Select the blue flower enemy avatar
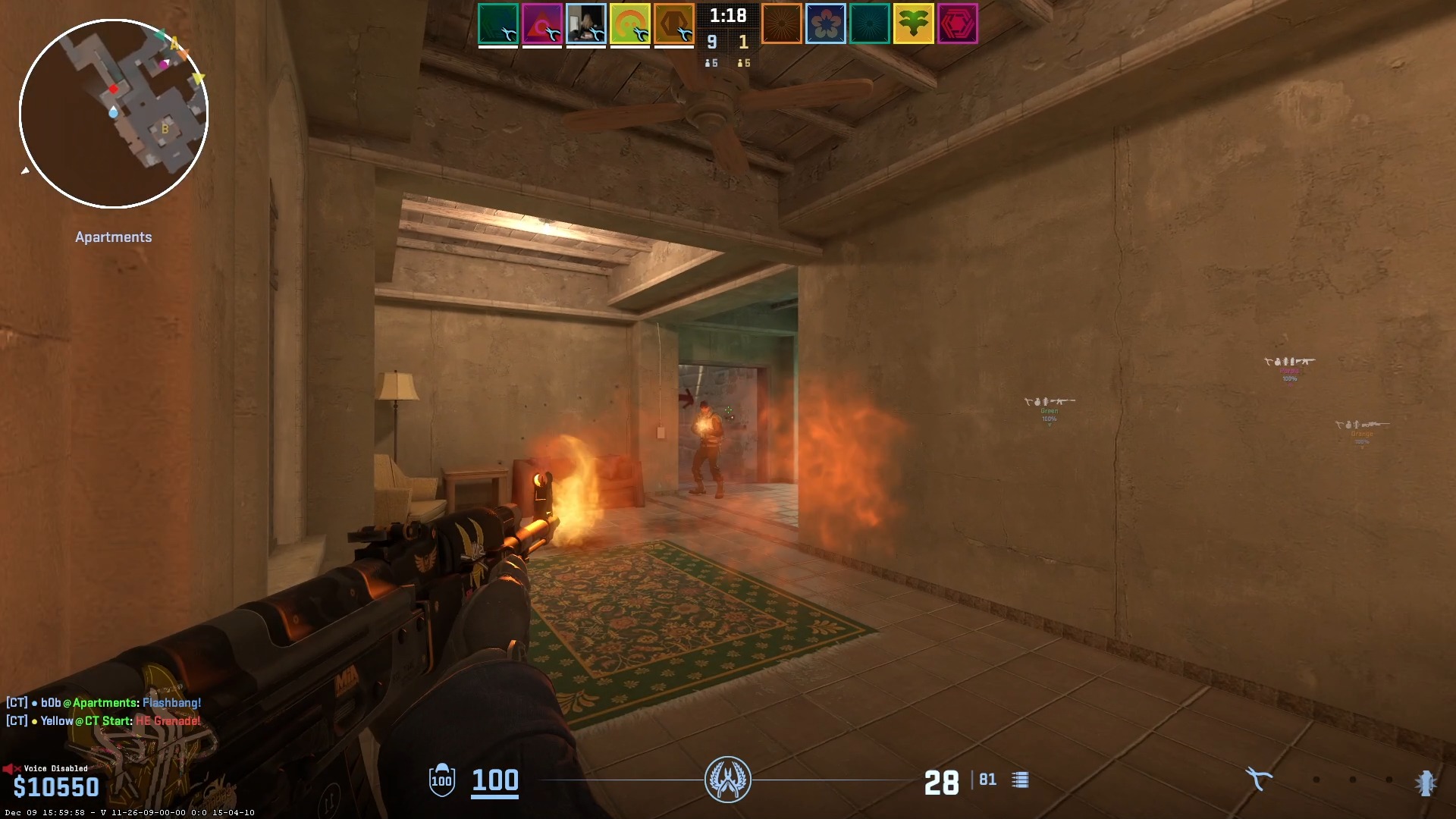This screenshot has width=1456, height=819. (825, 24)
